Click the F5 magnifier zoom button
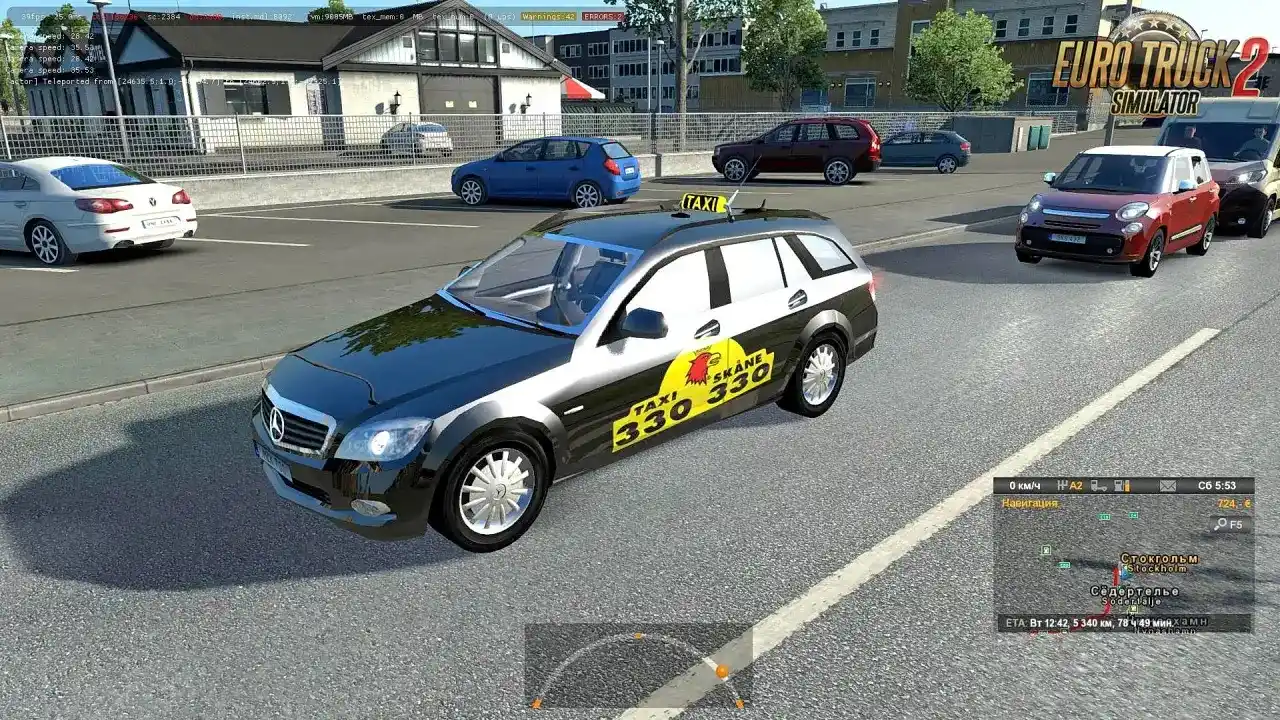Screen dimensions: 1280x720 pyautogui.click(x=1228, y=524)
